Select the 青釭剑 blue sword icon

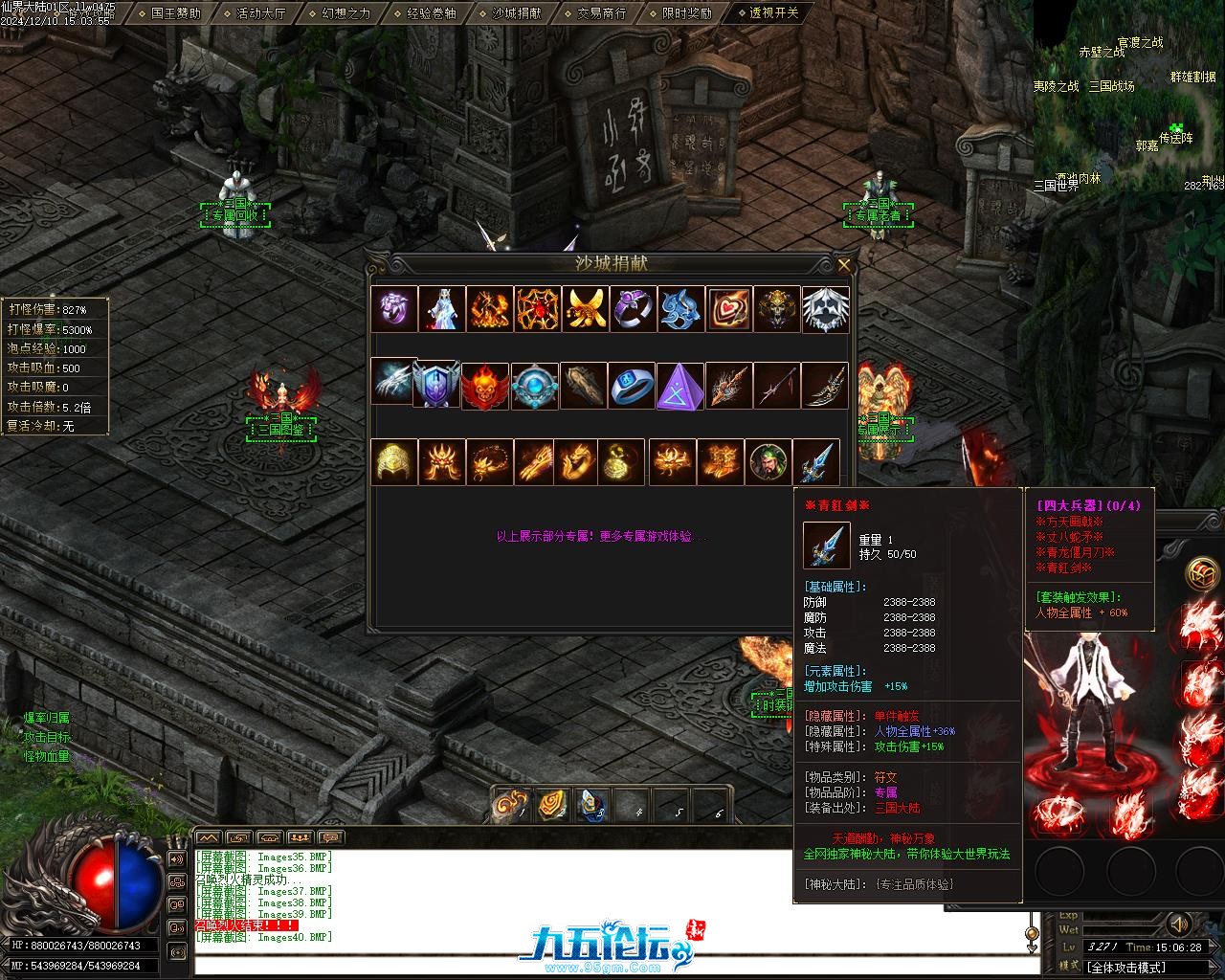(x=816, y=462)
